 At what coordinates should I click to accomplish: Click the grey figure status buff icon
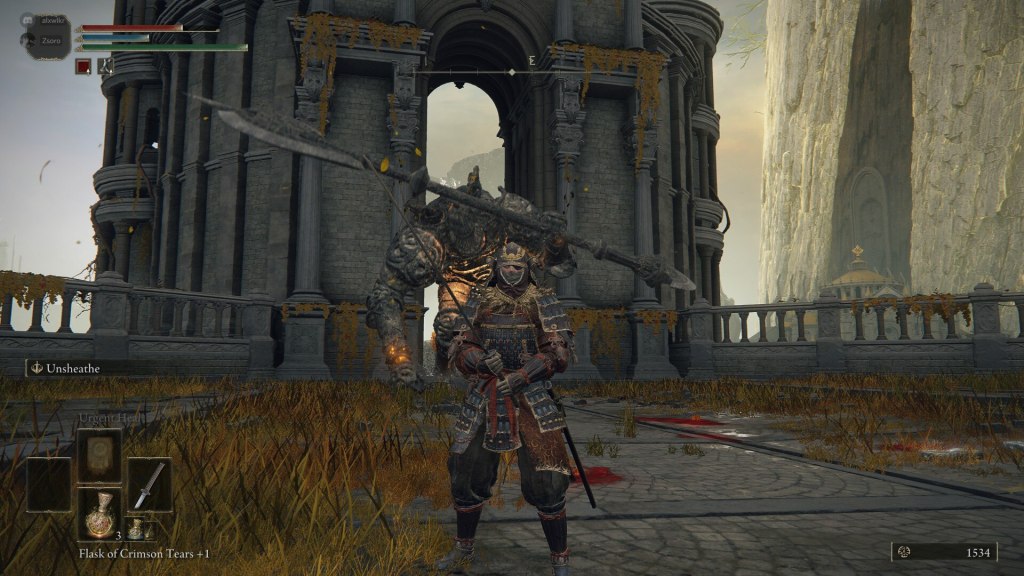pyautogui.click(x=105, y=67)
